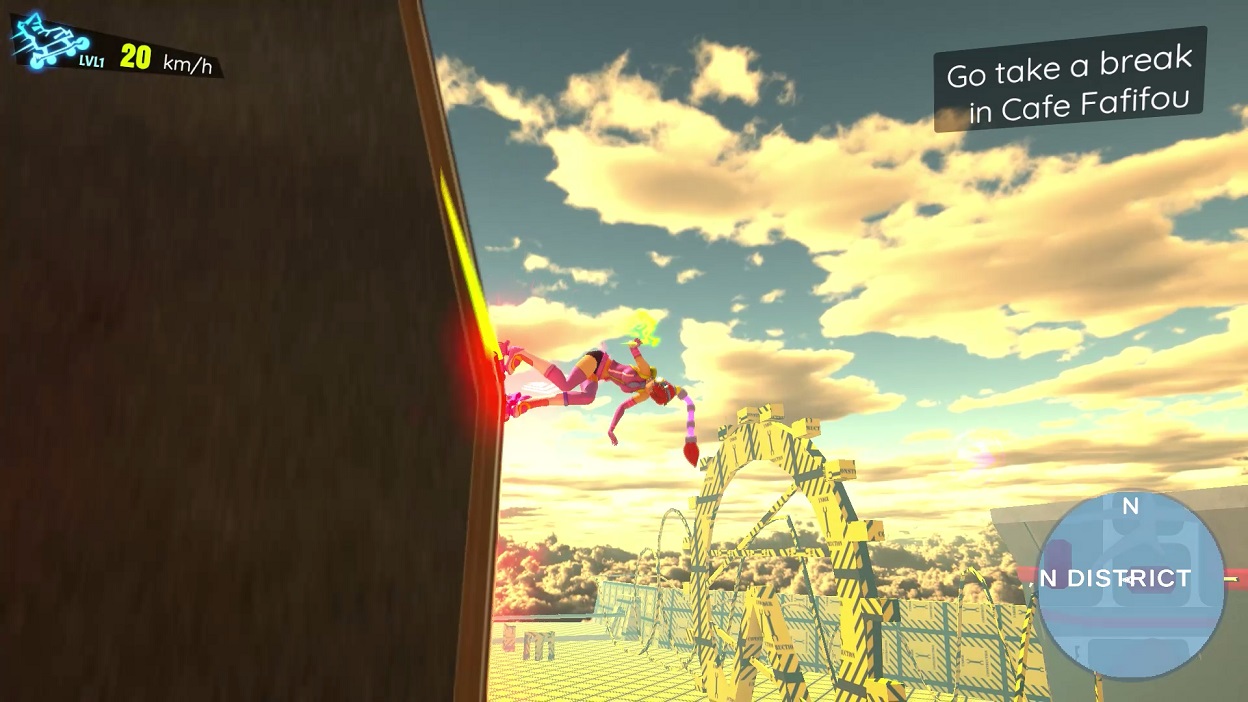Click the glowing cat skate level icon

pos(48,40)
